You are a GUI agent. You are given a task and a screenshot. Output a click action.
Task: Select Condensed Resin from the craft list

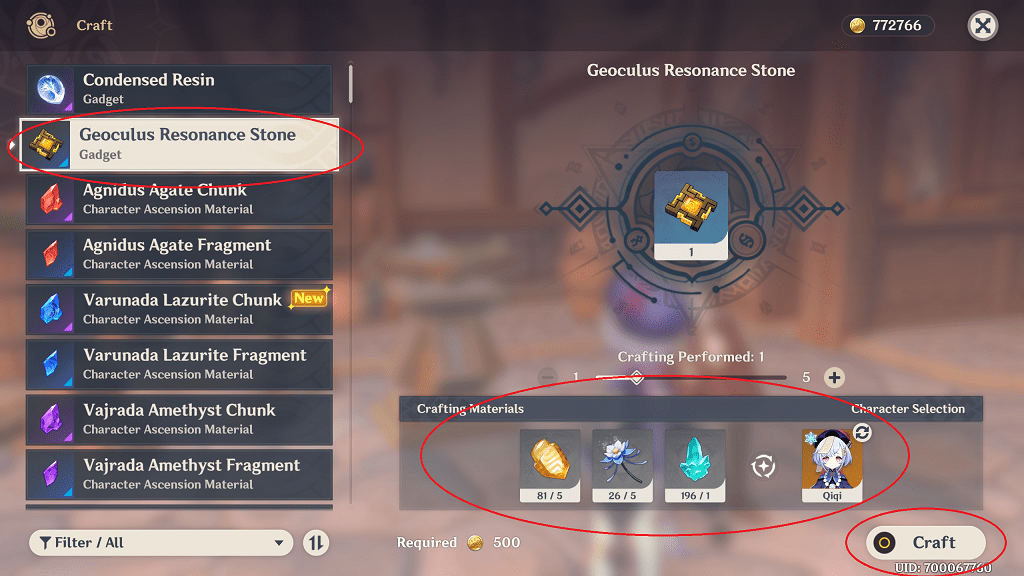pos(180,90)
